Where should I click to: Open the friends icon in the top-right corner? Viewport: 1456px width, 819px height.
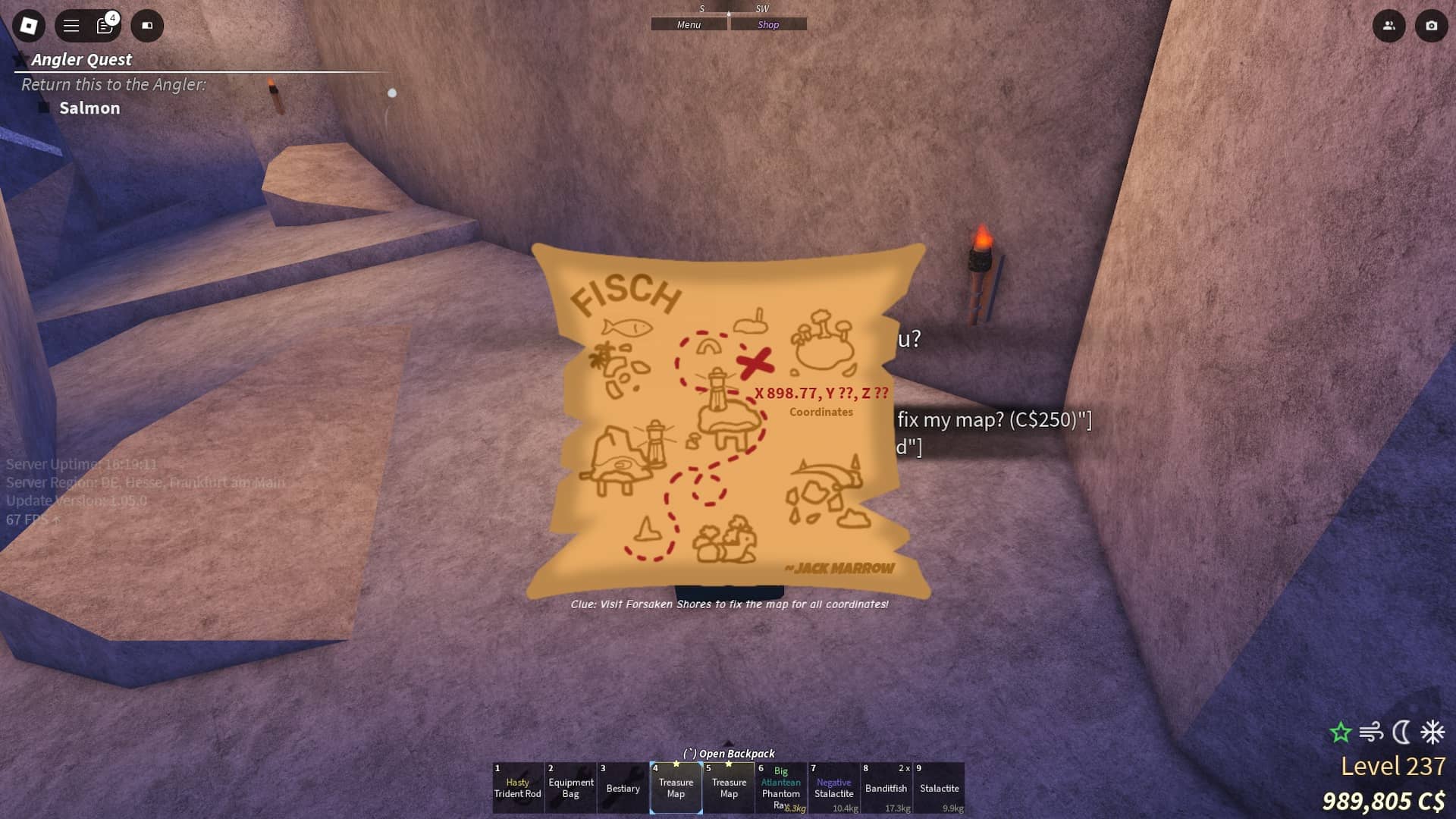pyautogui.click(x=1389, y=25)
